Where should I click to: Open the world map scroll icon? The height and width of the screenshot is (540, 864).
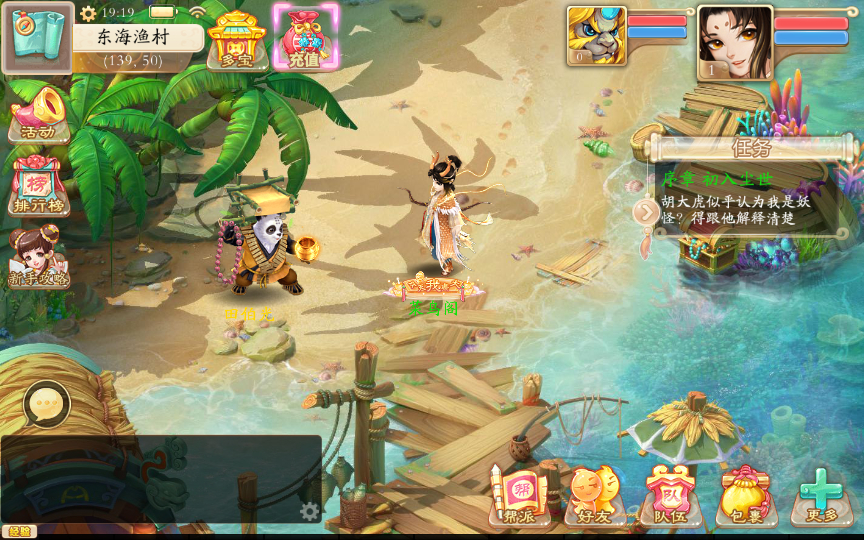[37, 38]
